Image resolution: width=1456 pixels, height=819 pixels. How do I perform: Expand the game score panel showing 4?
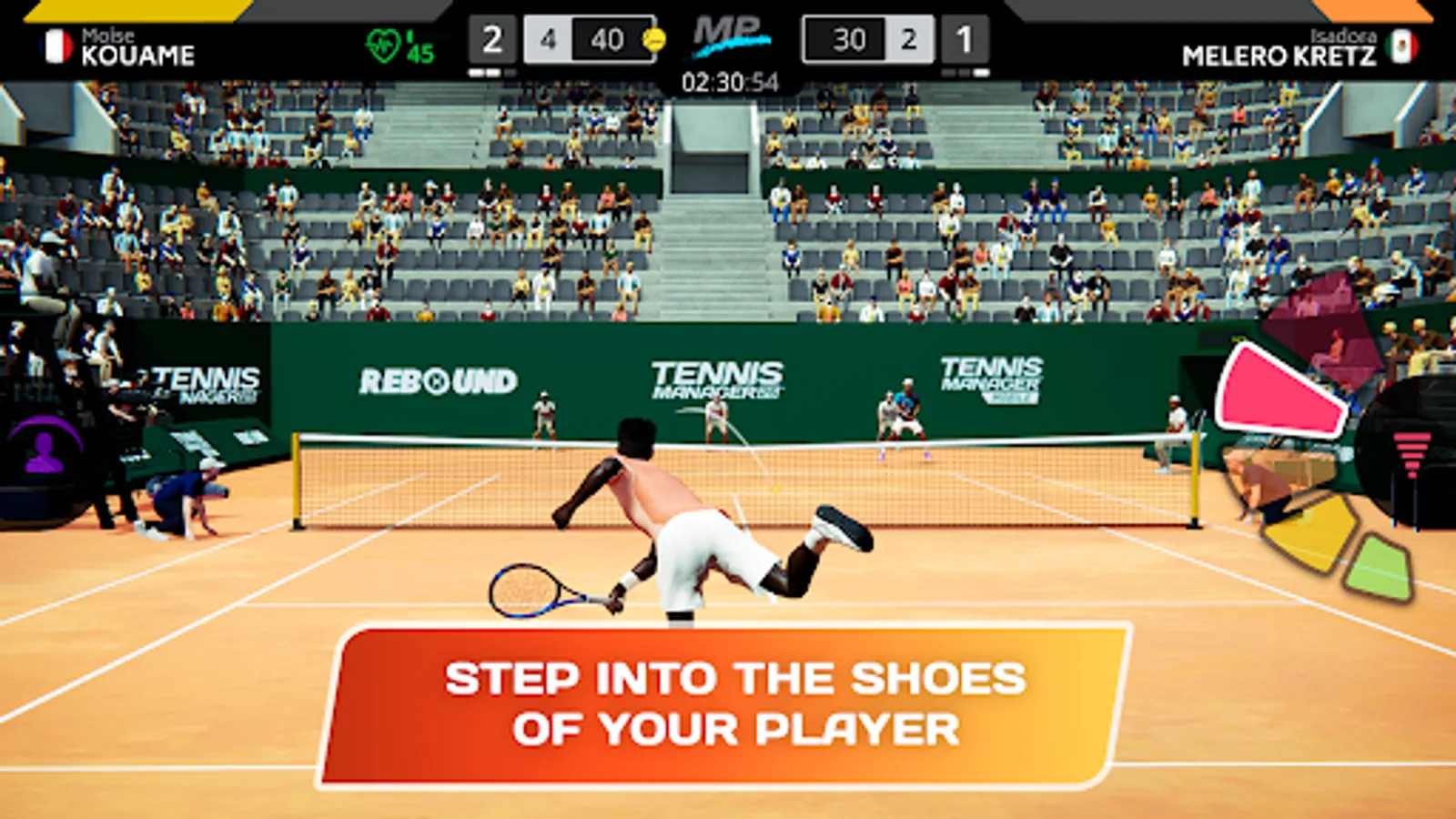tap(548, 40)
